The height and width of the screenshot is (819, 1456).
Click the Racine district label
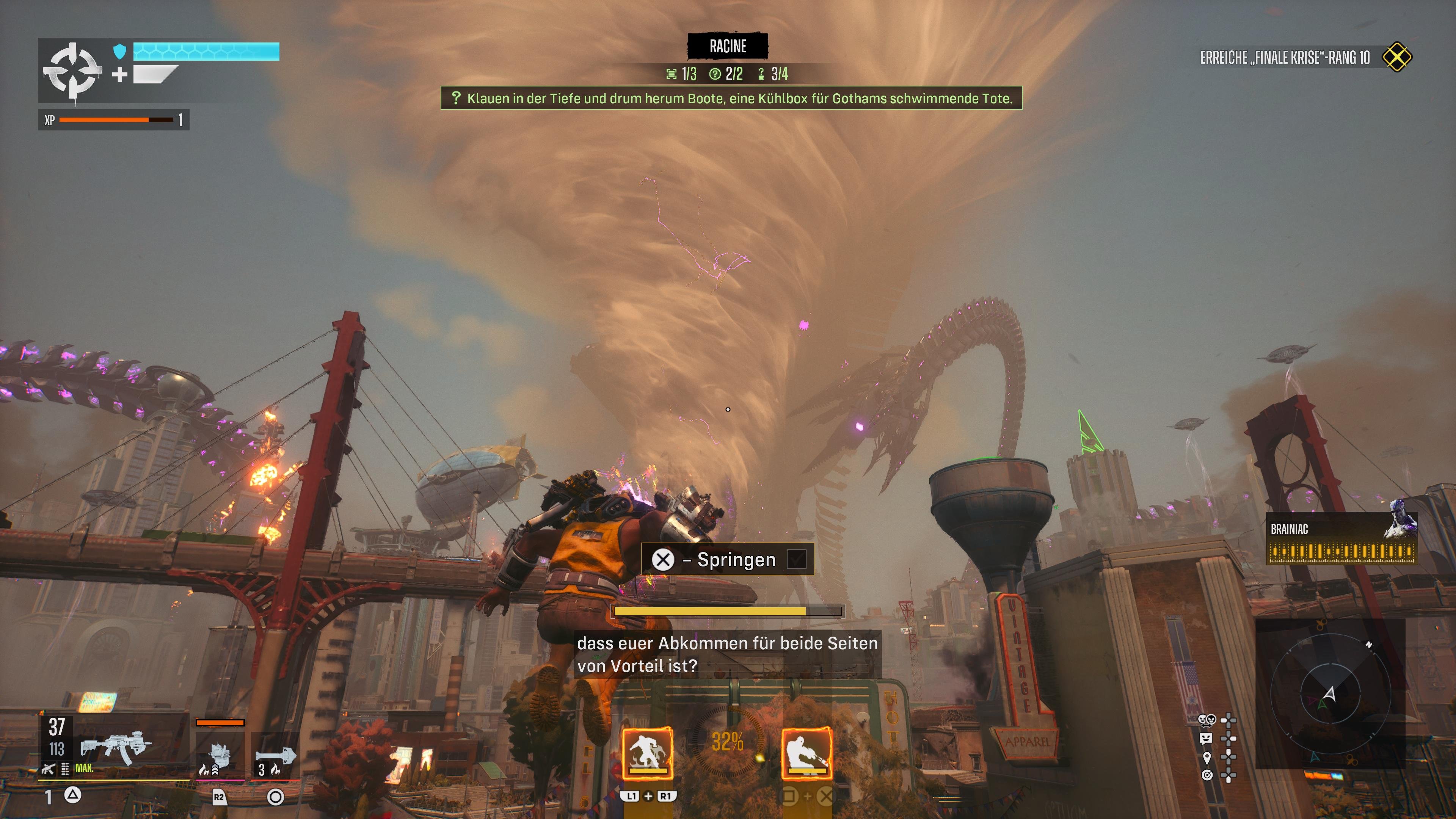(728, 46)
